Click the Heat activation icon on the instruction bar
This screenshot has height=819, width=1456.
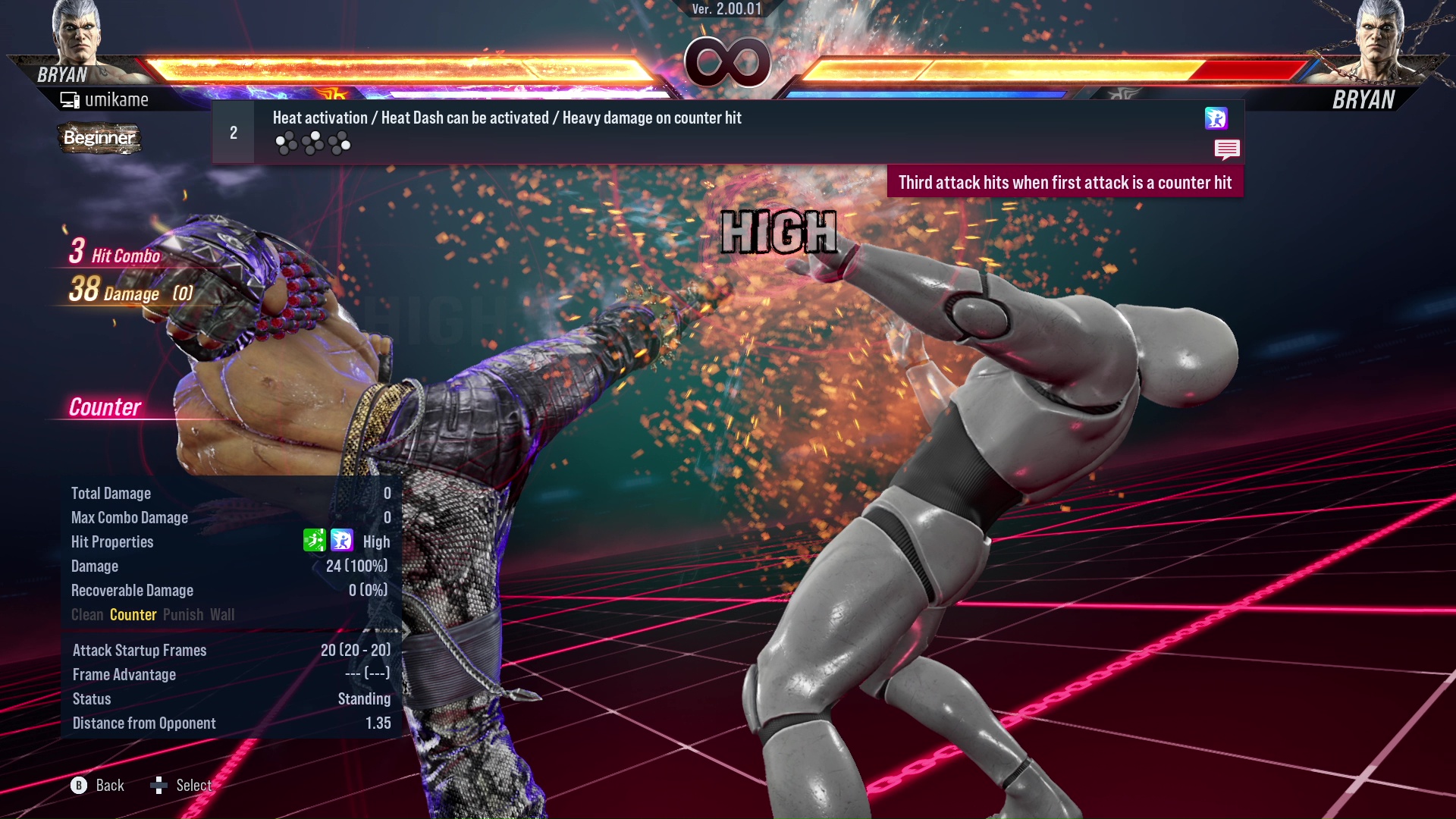point(1215,119)
